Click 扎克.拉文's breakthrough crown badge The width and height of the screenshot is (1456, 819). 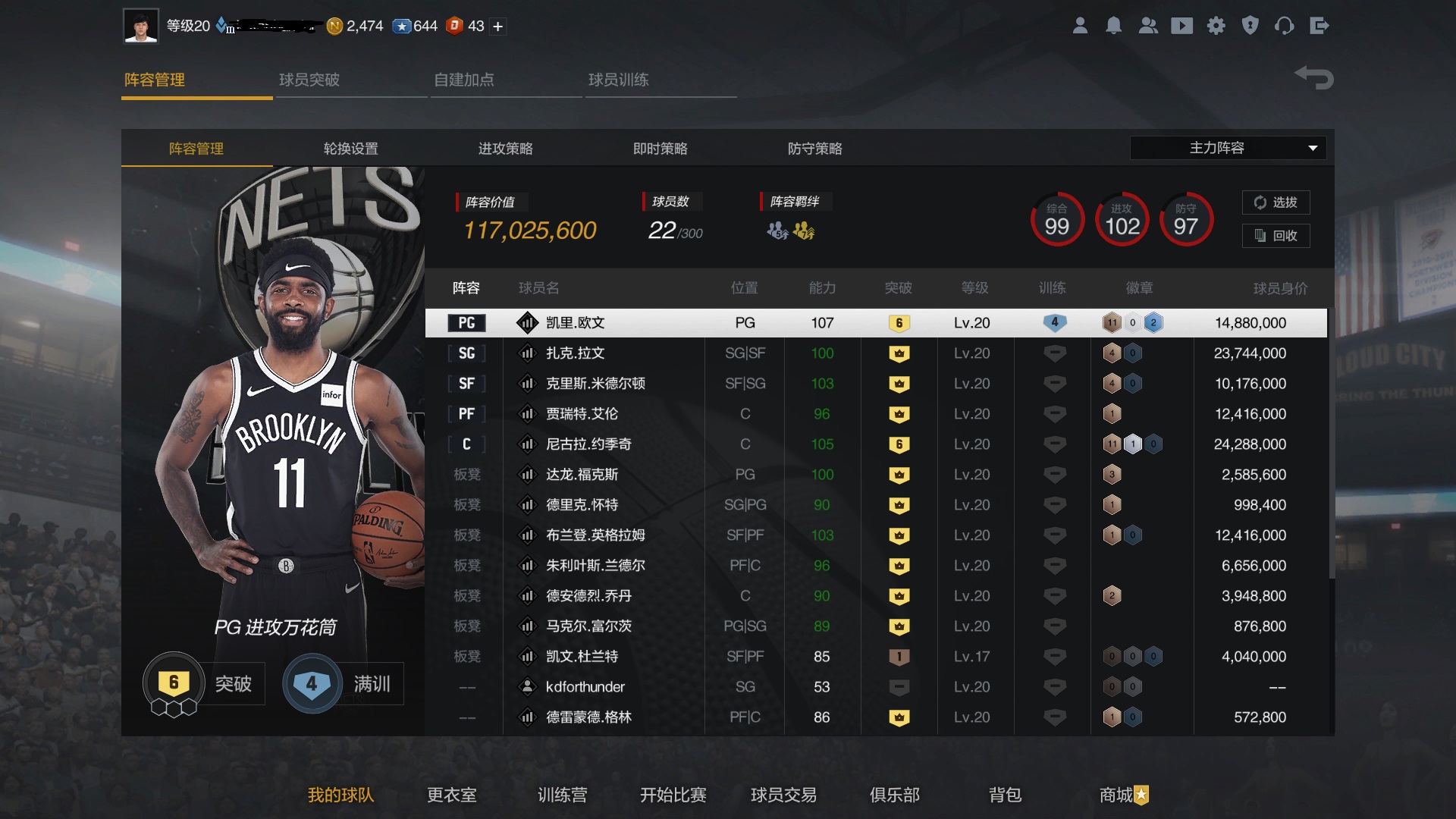tap(899, 353)
